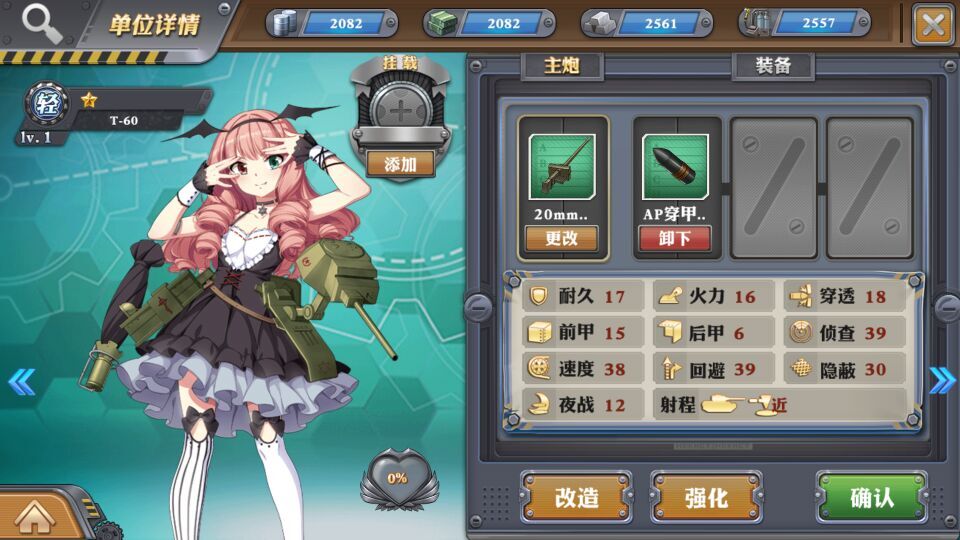
Task: Select the AP穿甲 shell slot
Action: click(x=676, y=167)
